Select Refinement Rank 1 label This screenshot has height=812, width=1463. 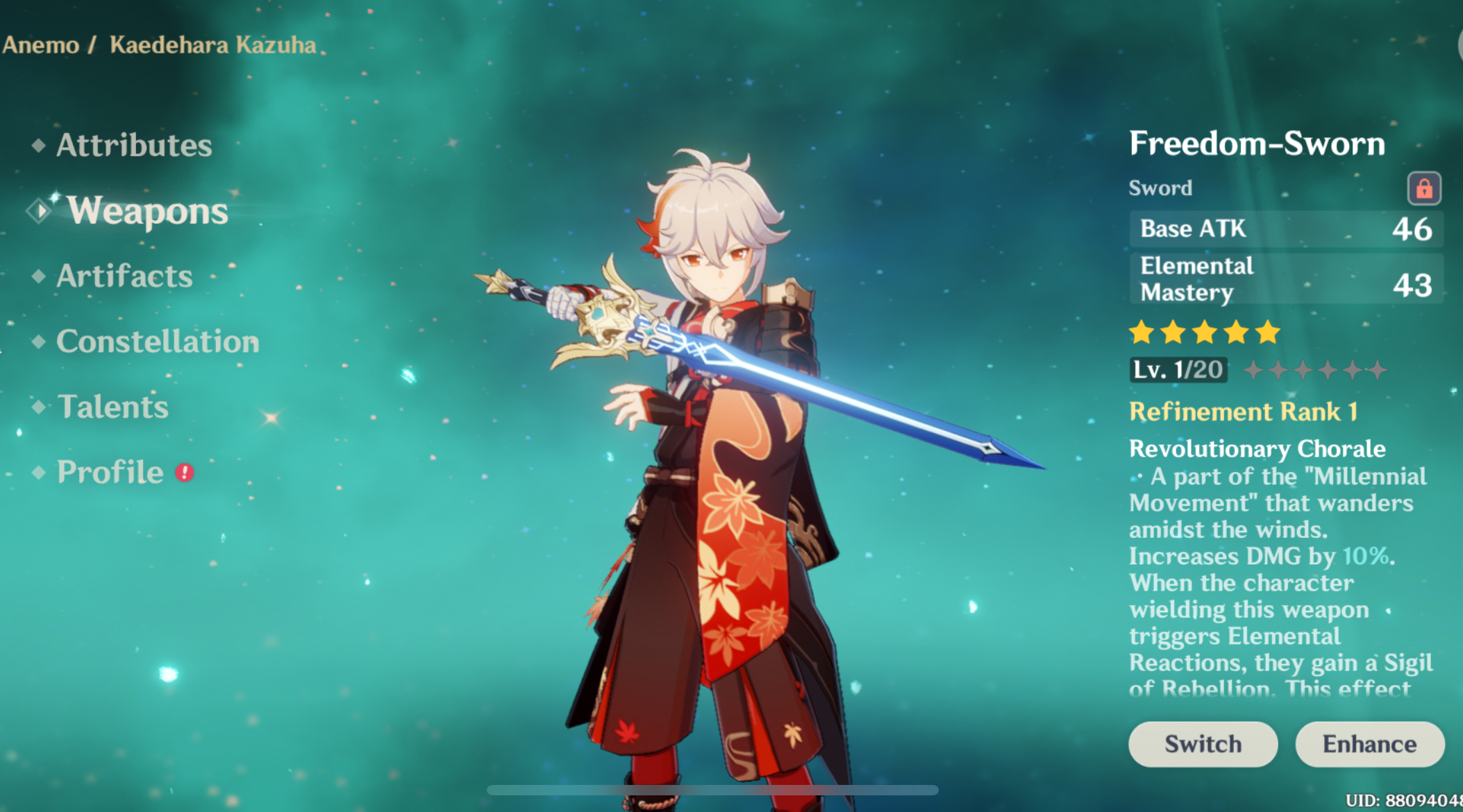click(x=1244, y=412)
